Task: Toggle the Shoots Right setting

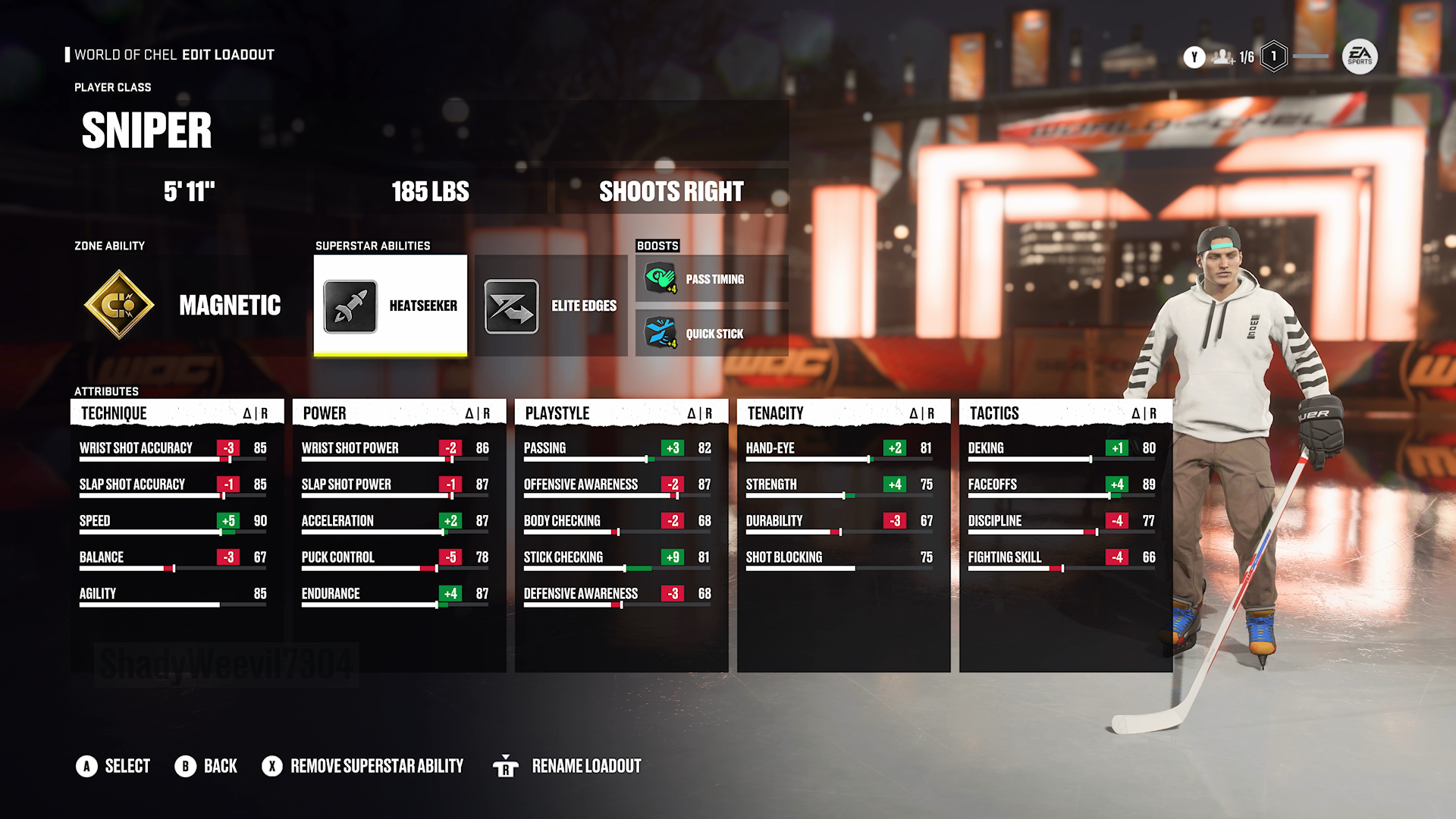Action: click(671, 191)
